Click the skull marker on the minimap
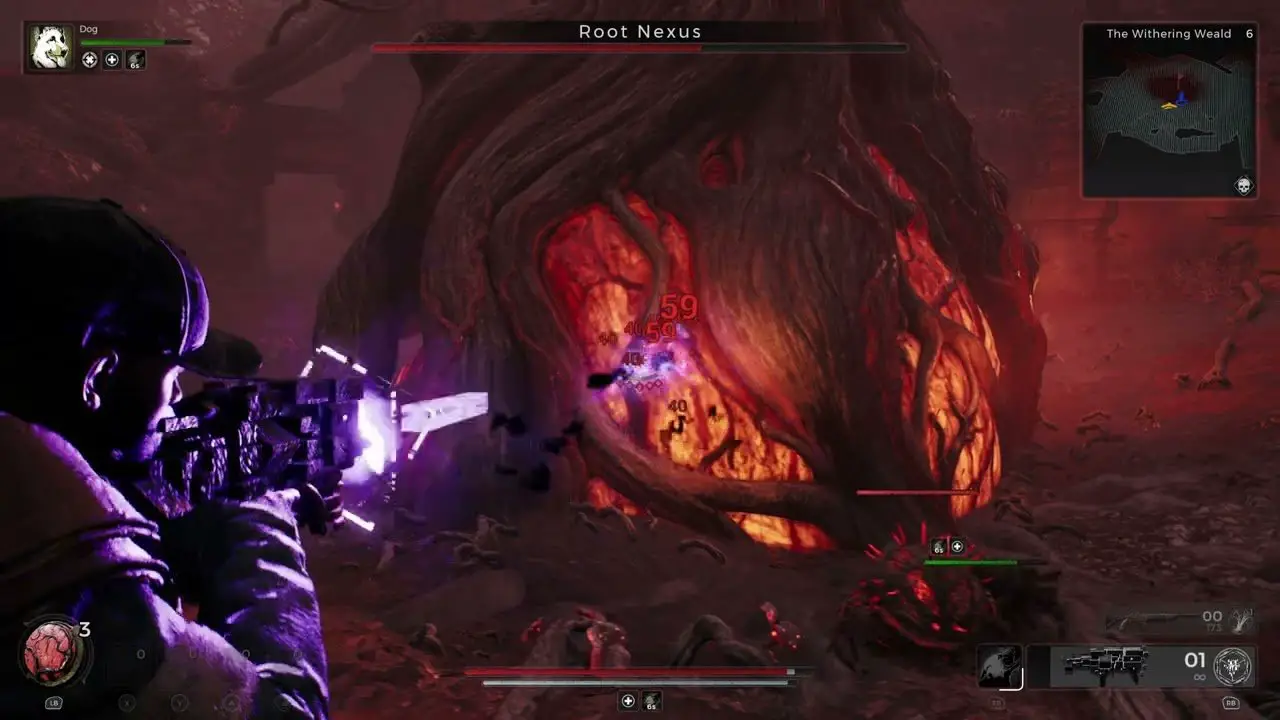The height and width of the screenshot is (720, 1280). 1243,185
